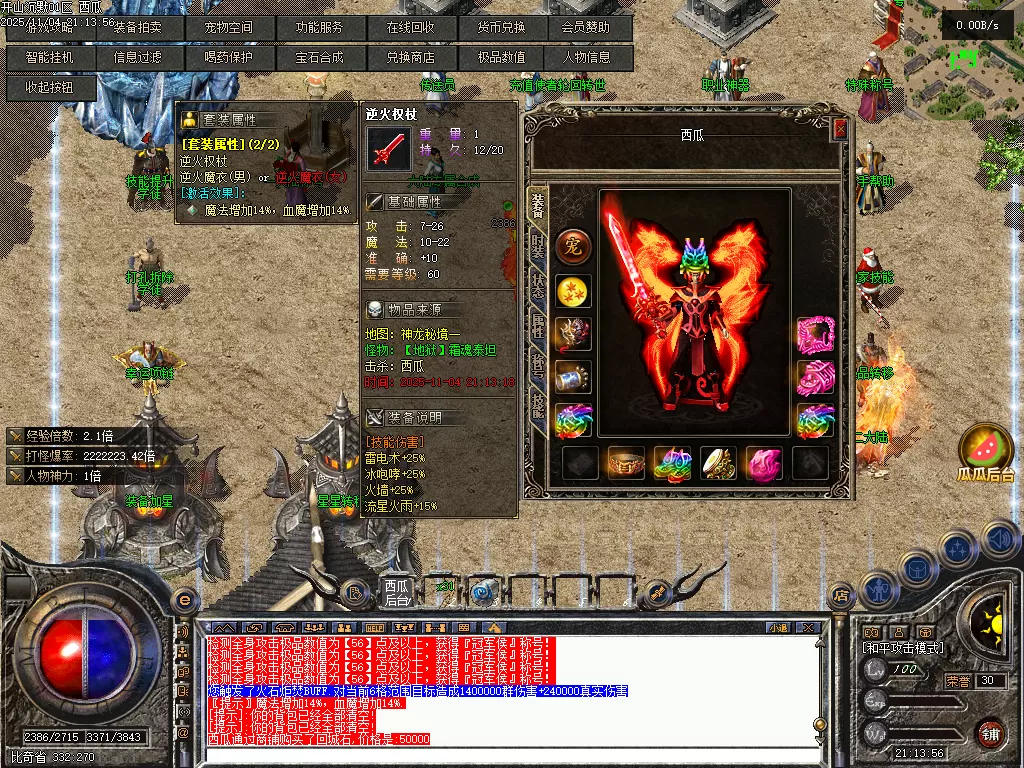Open the 兑换商店 exchange shop
Viewport: 1024px width, 768px height.
410,58
